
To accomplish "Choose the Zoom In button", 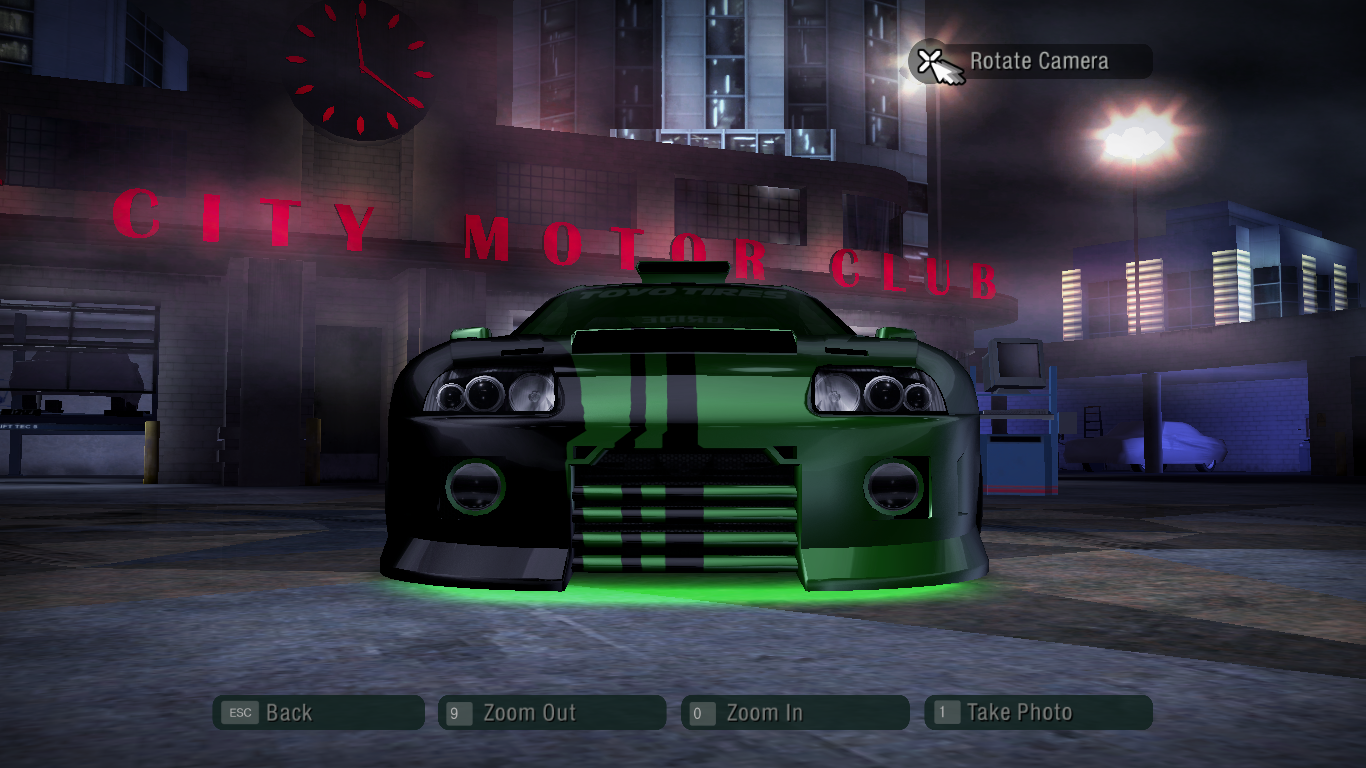I will point(795,713).
